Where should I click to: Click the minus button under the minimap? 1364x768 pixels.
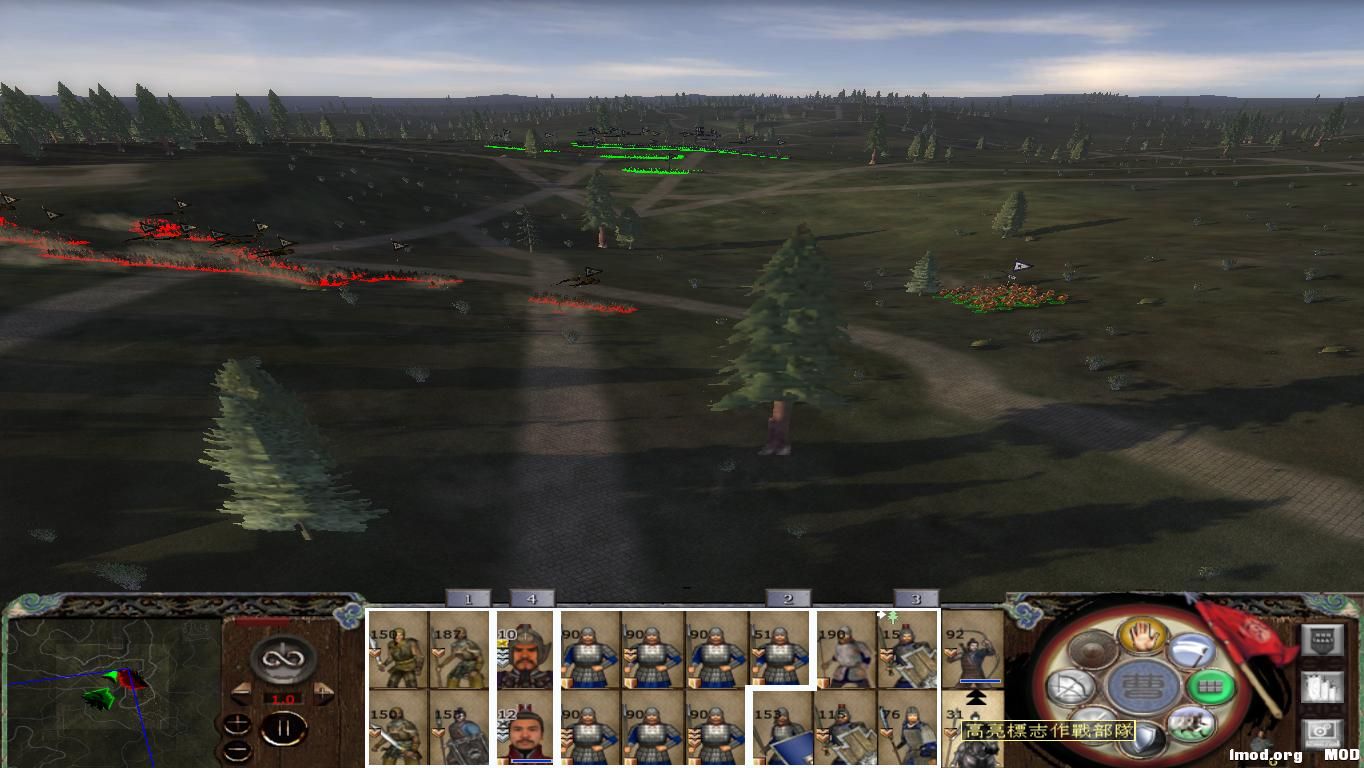[x=238, y=750]
